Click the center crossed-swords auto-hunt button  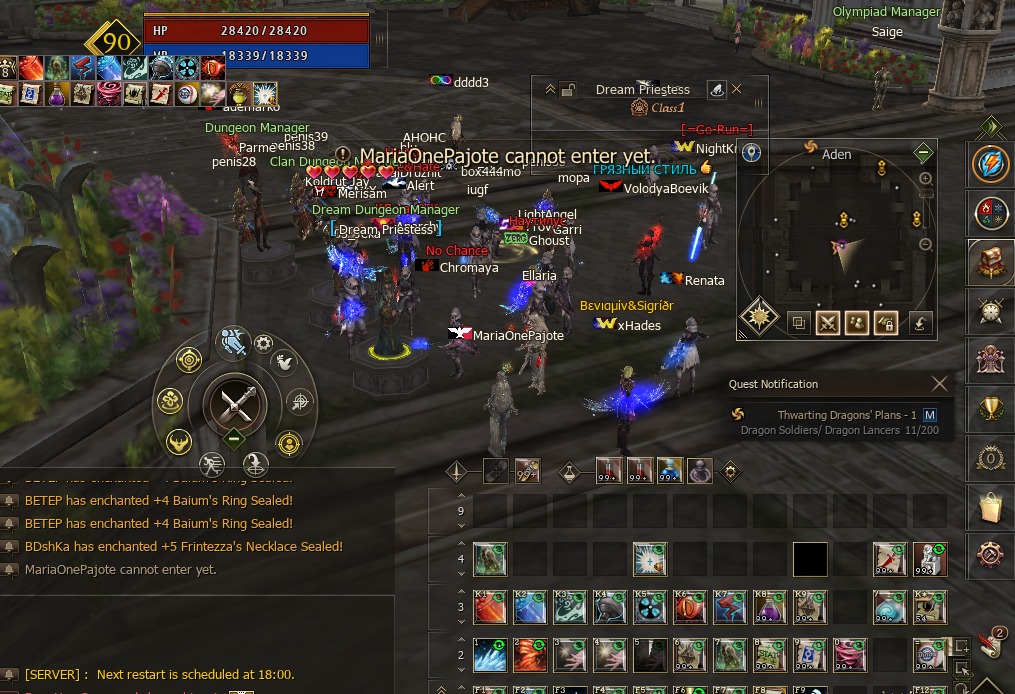235,403
